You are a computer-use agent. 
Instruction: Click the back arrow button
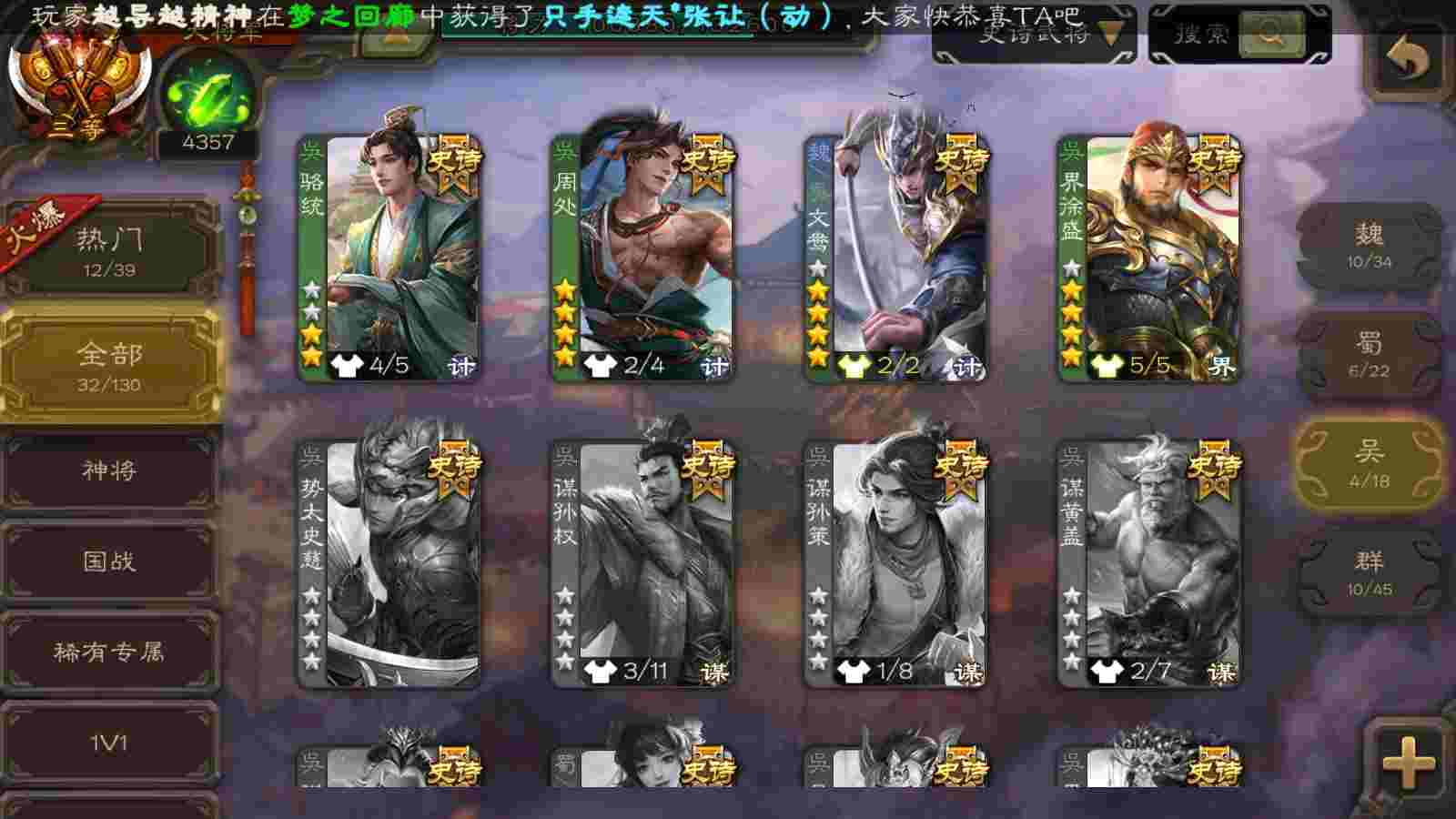[x=1408, y=58]
